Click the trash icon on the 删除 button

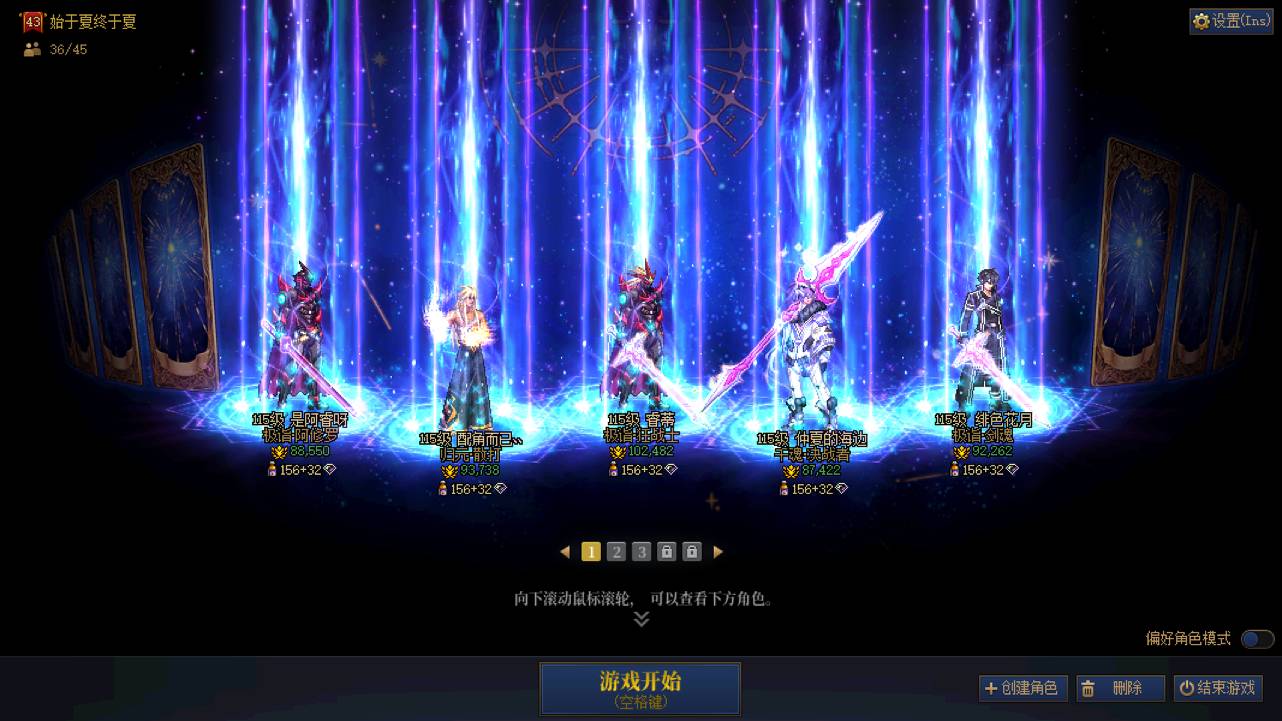1088,688
